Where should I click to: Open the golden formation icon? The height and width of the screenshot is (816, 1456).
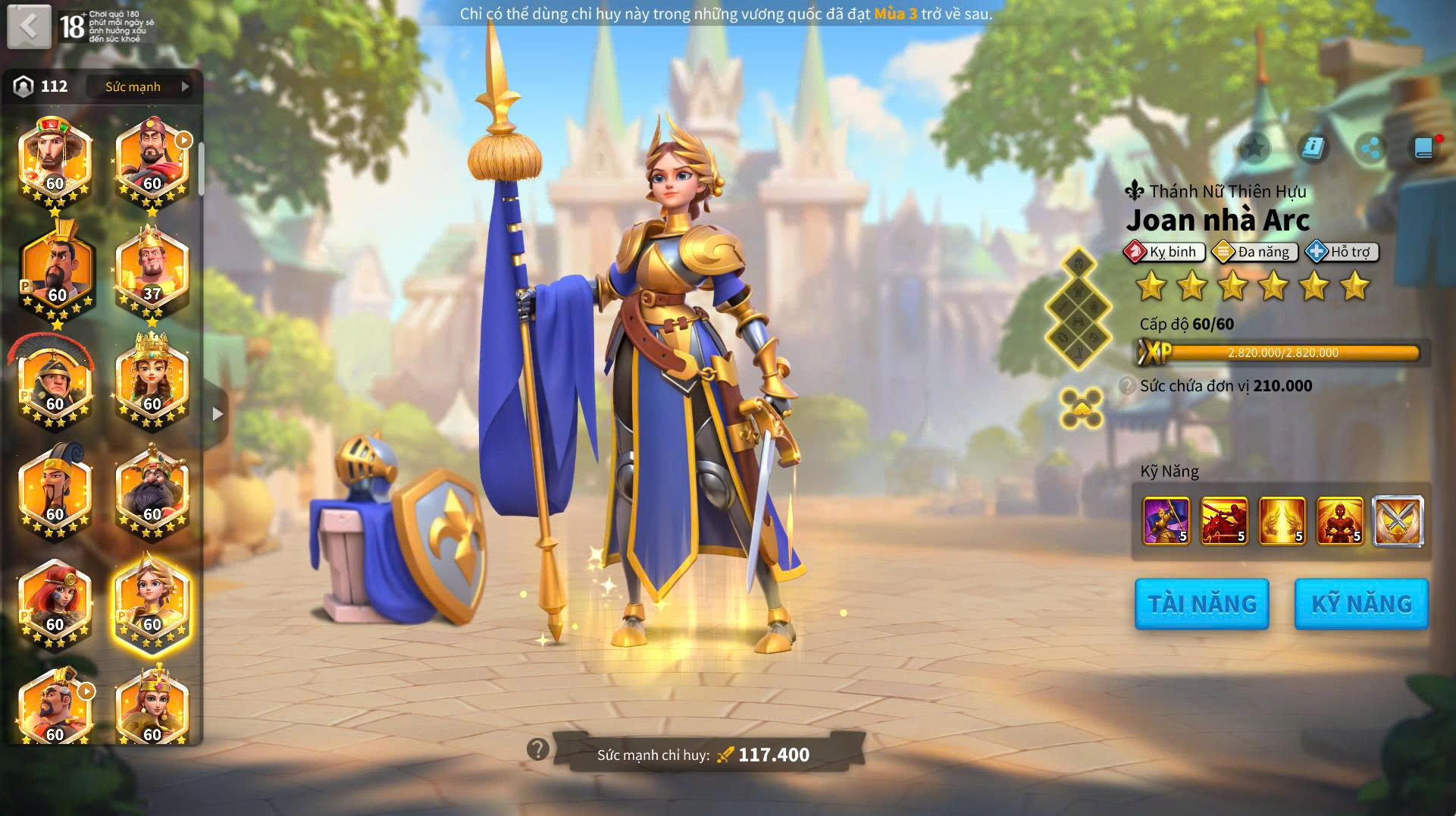pos(1081,408)
